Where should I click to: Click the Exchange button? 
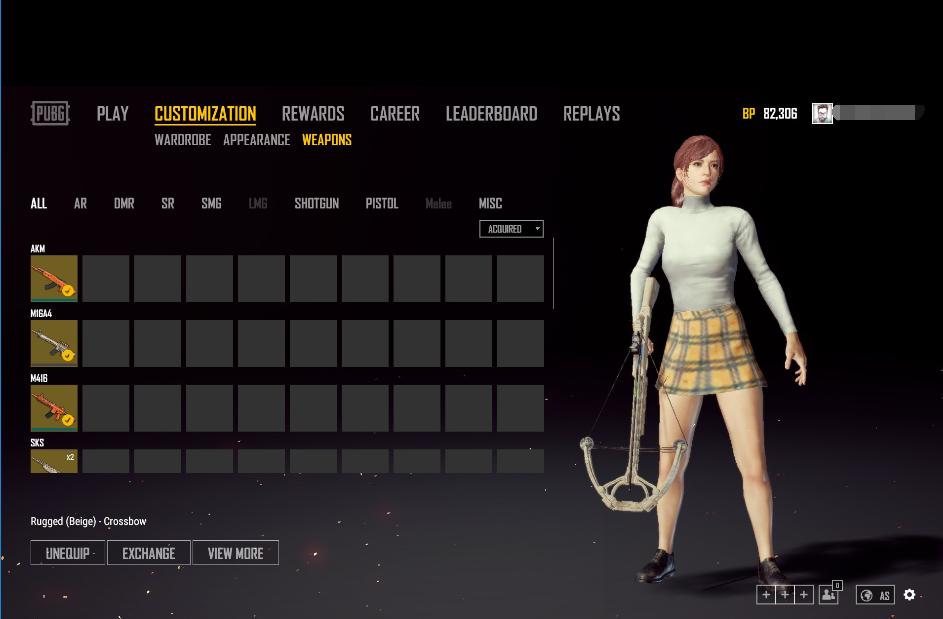148,553
